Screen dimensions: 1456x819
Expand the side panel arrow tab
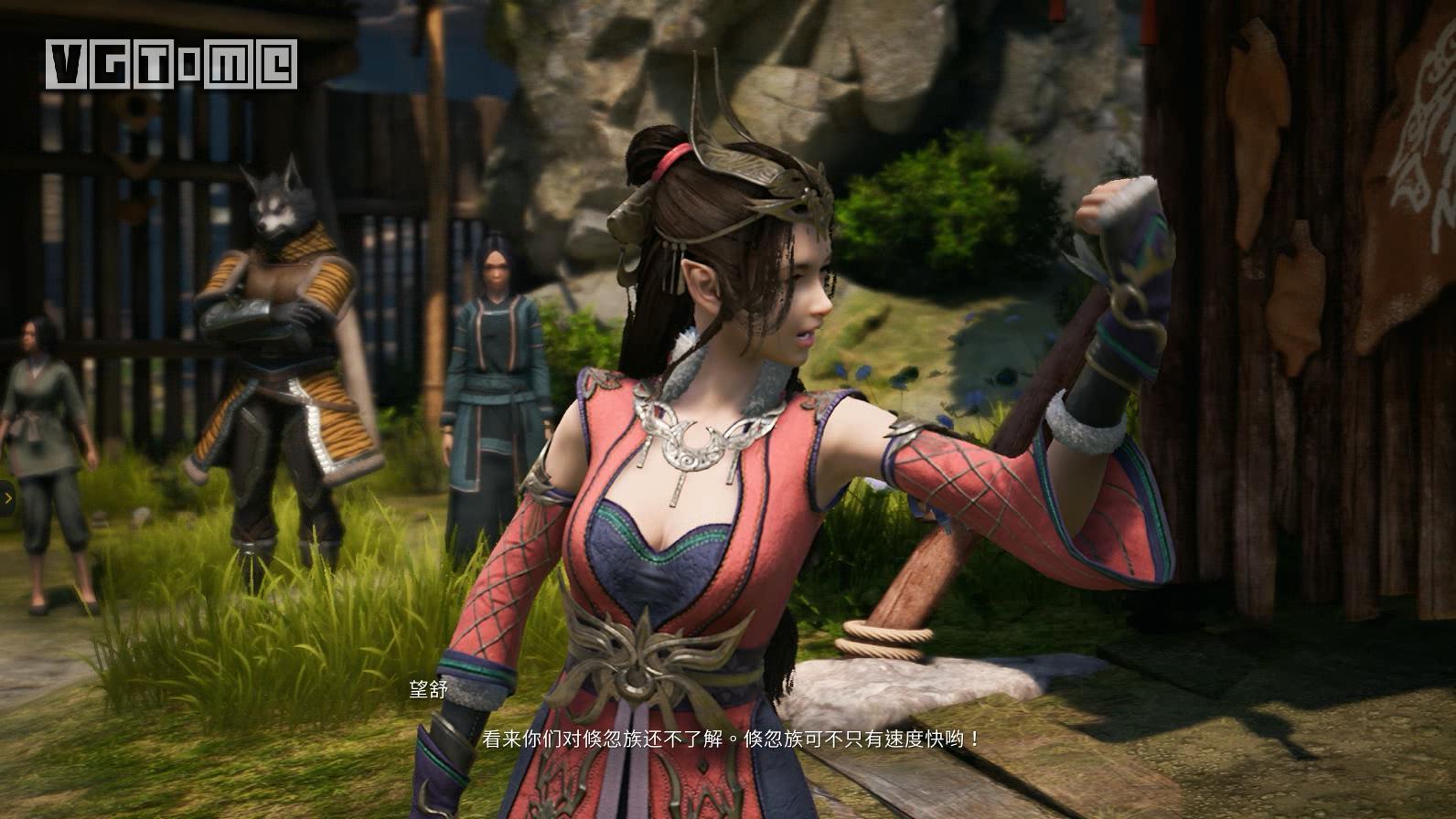coord(7,498)
